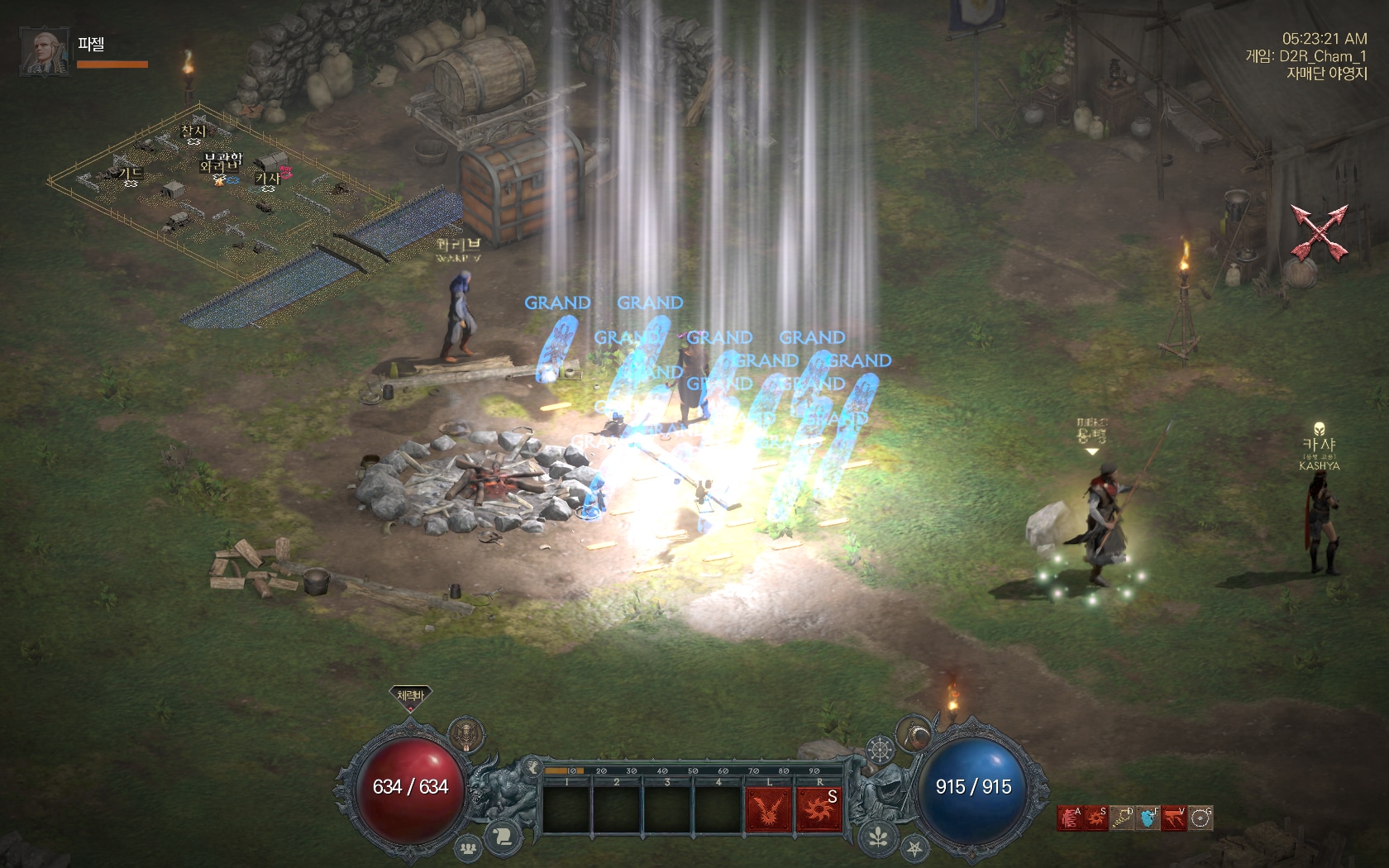Select the skill bound to A
Image resolution: width=1389 pixels, height=868 pixels.
coord(1069,818)
